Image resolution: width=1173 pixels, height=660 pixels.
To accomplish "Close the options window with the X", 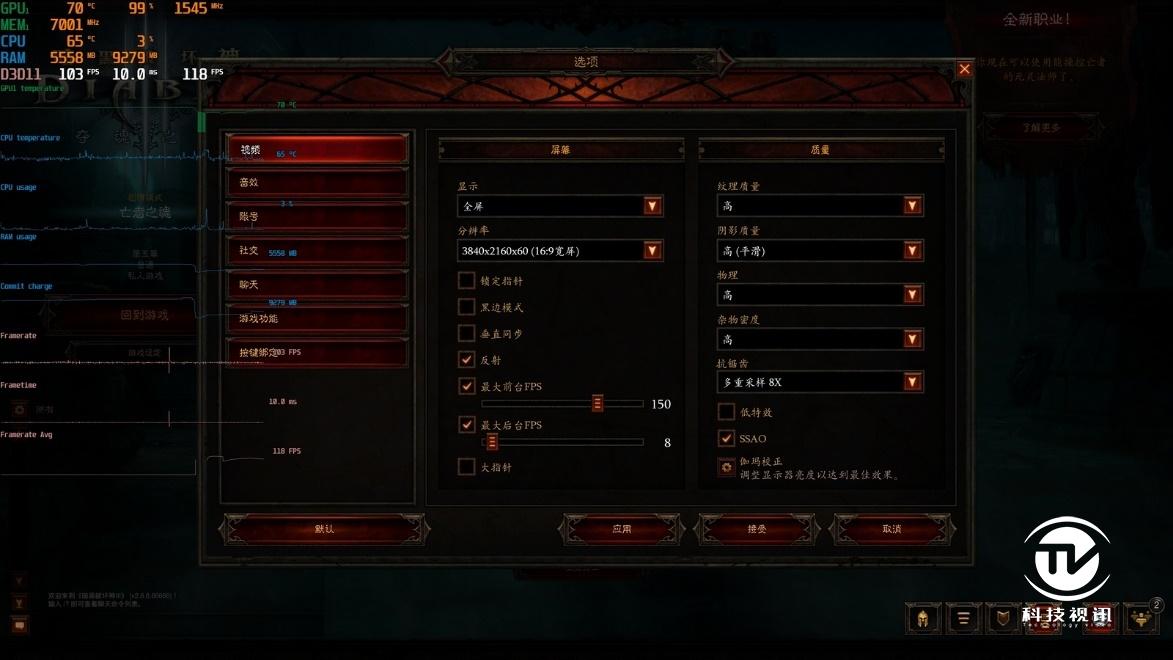I will click(x=964, y=69).
